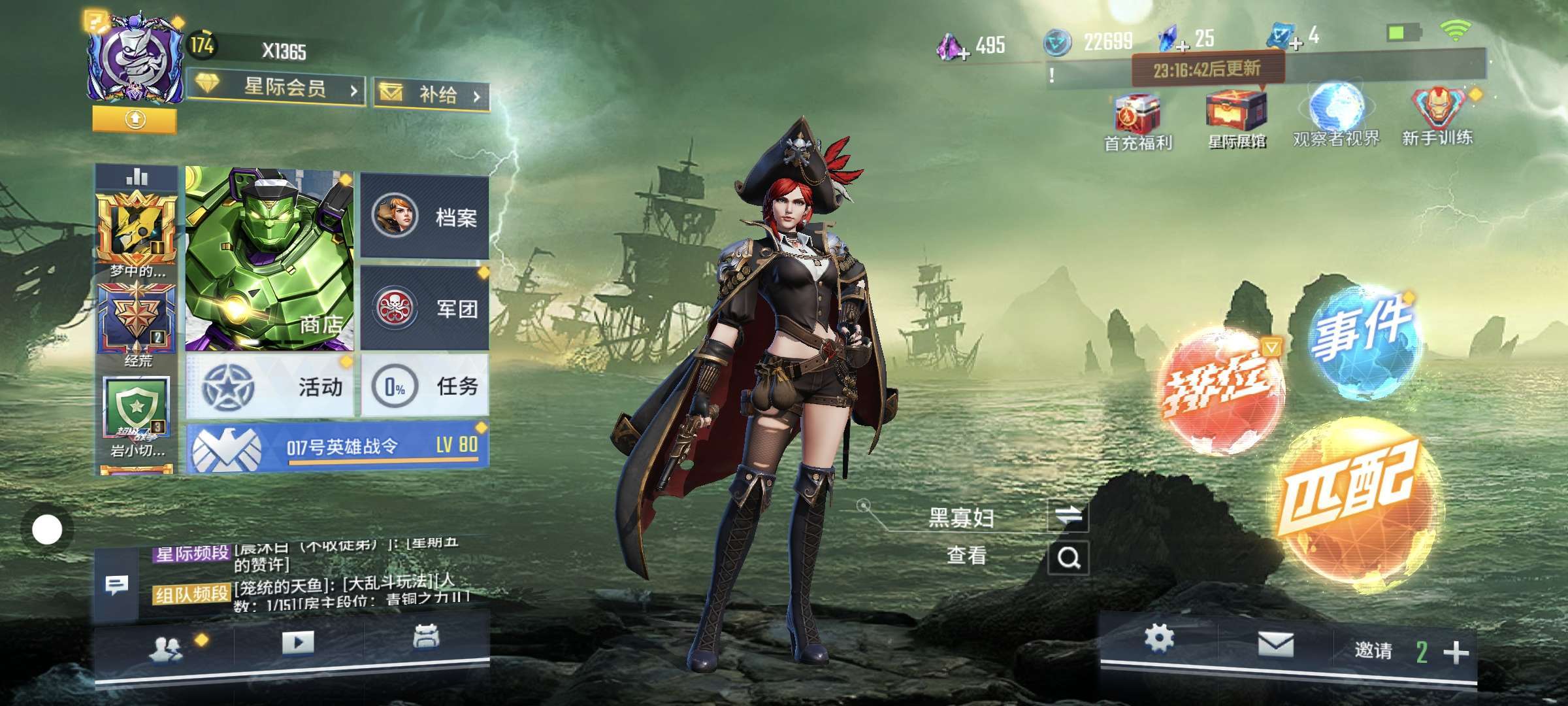
Task: Open the envelope mail inbox
Action: coord(1275,646)
